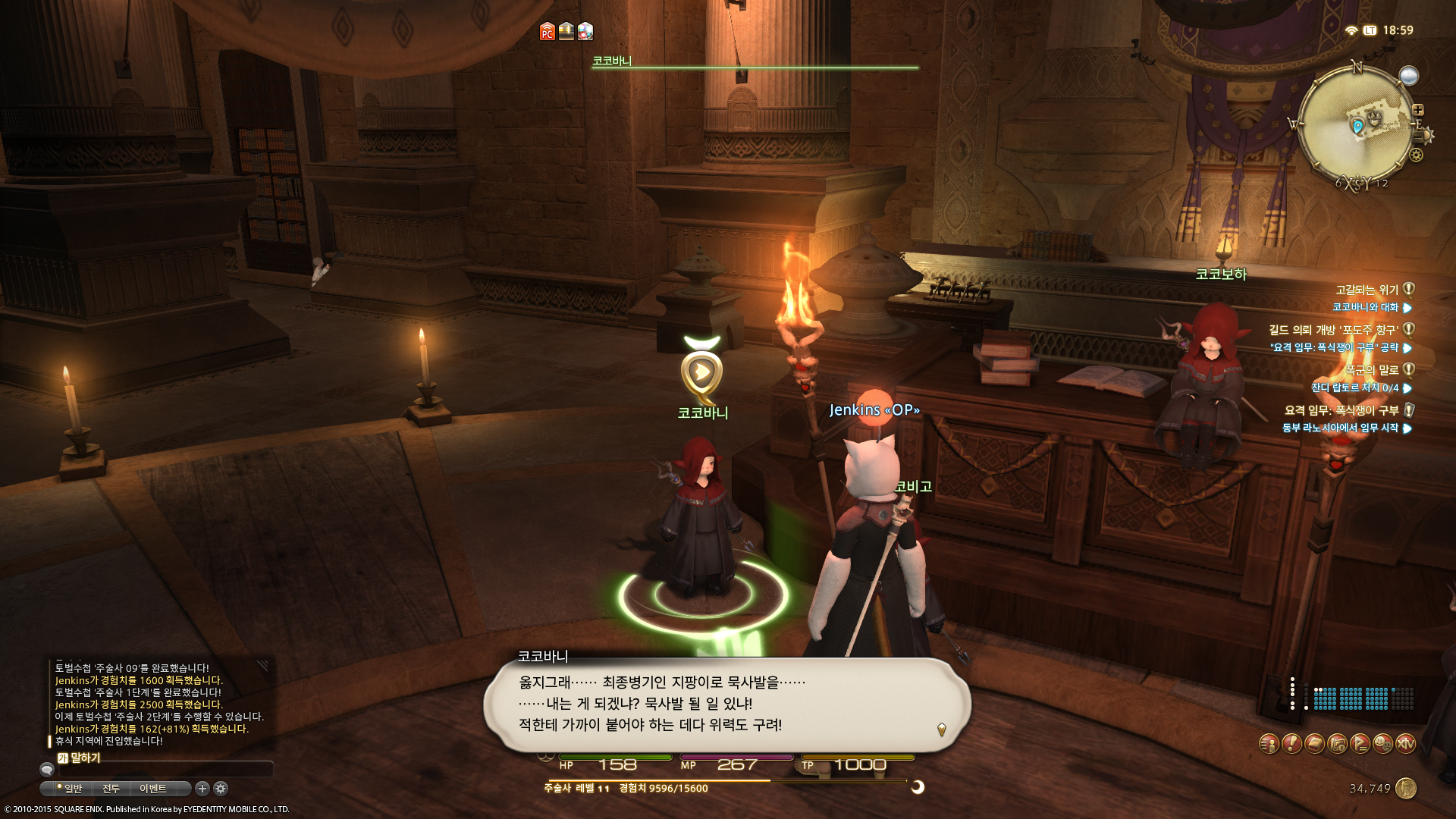Switch to the 일반 chat tab
Image resolution: width=1456 pixels, height=819 pixels.
[x=73, y=789]
